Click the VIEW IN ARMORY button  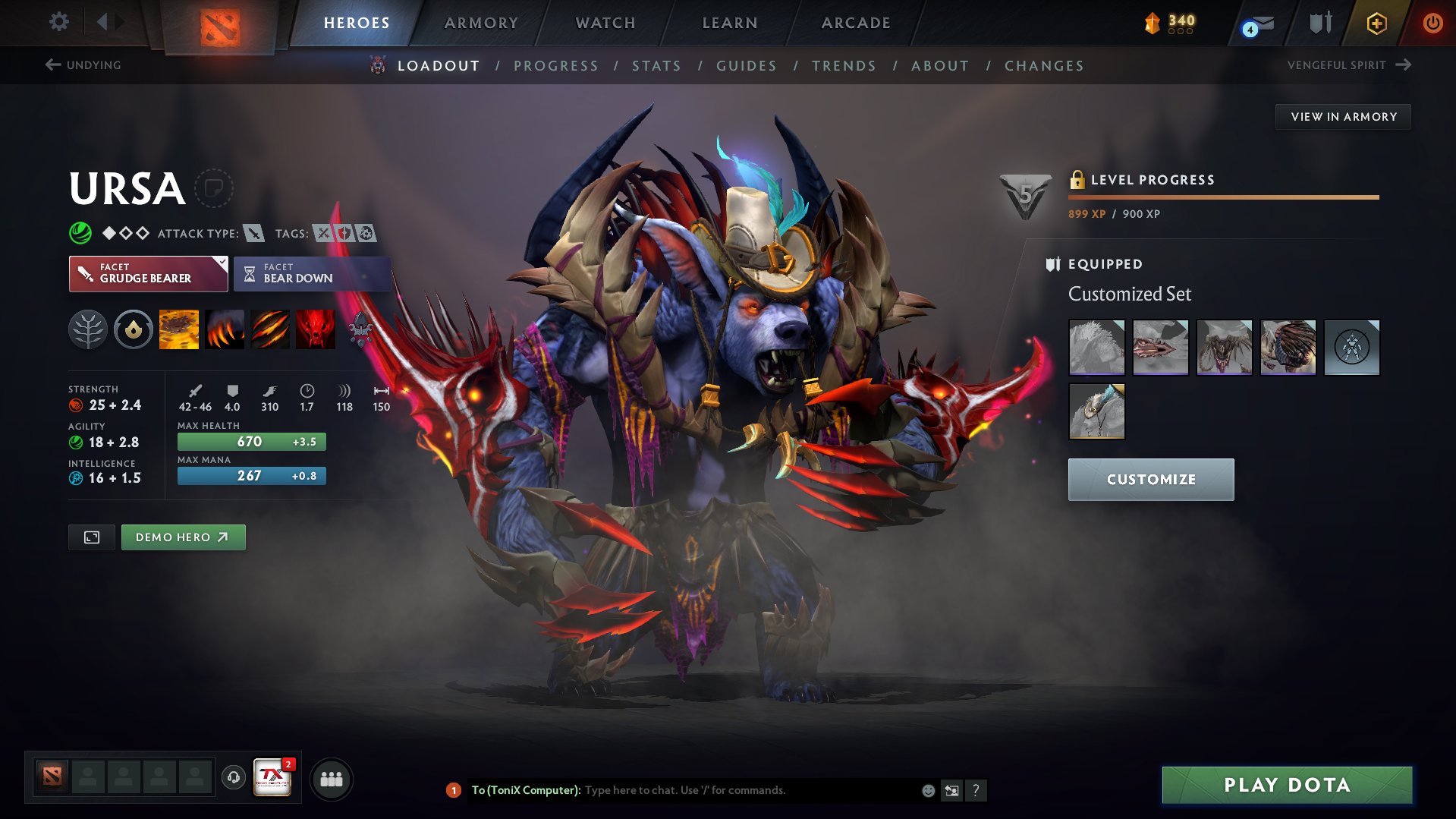(x=1342, y=116)
